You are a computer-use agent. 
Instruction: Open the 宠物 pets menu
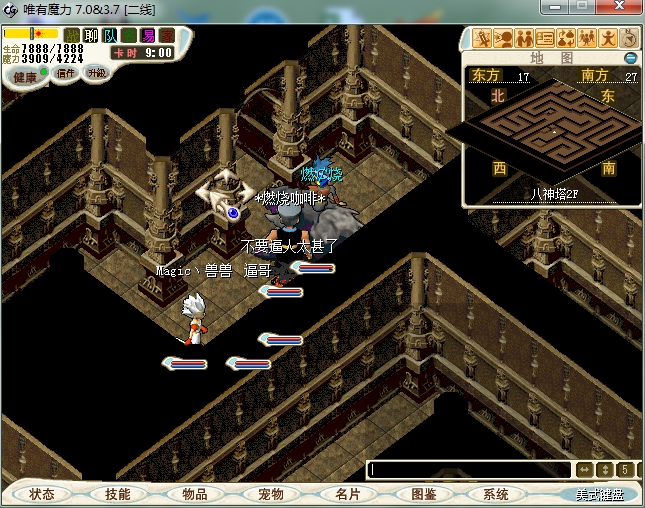[270, 494]
